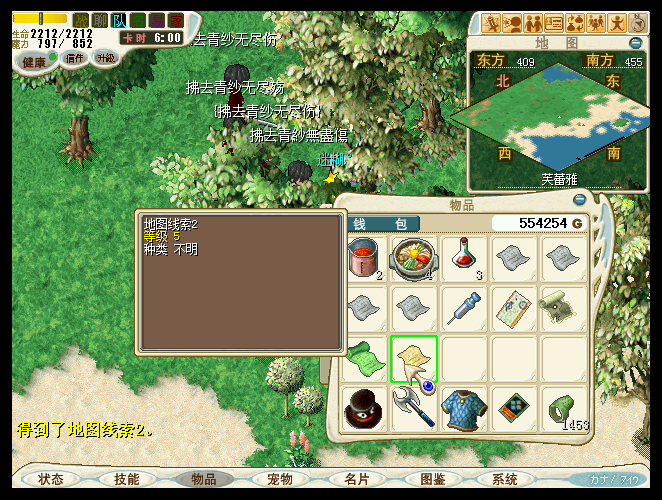Switch to the 技能 skills tab
The height and width of the screenshot is (500, 662).
click(x=127, y=479)
